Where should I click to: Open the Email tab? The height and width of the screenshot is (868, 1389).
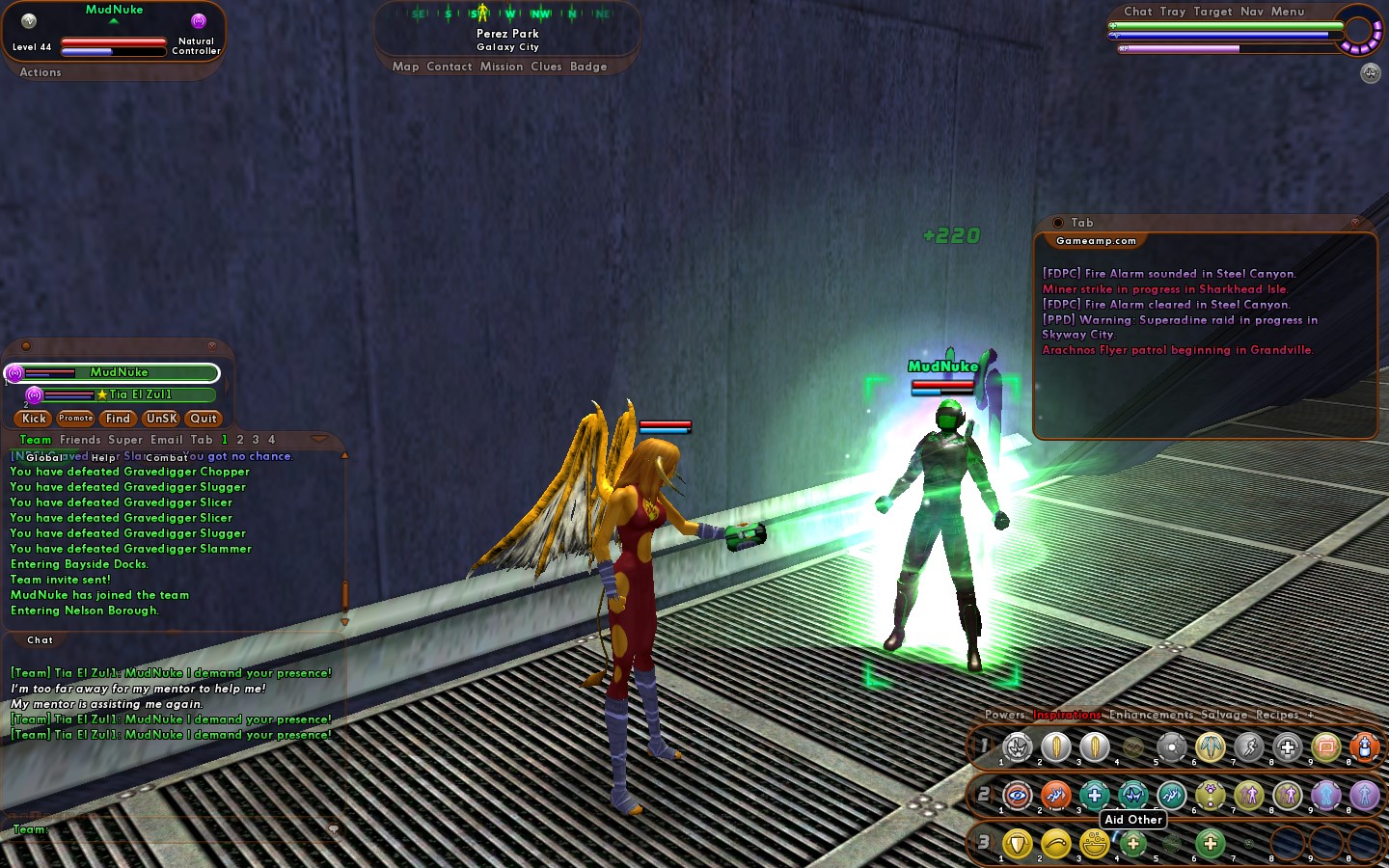tap(166, 440)
